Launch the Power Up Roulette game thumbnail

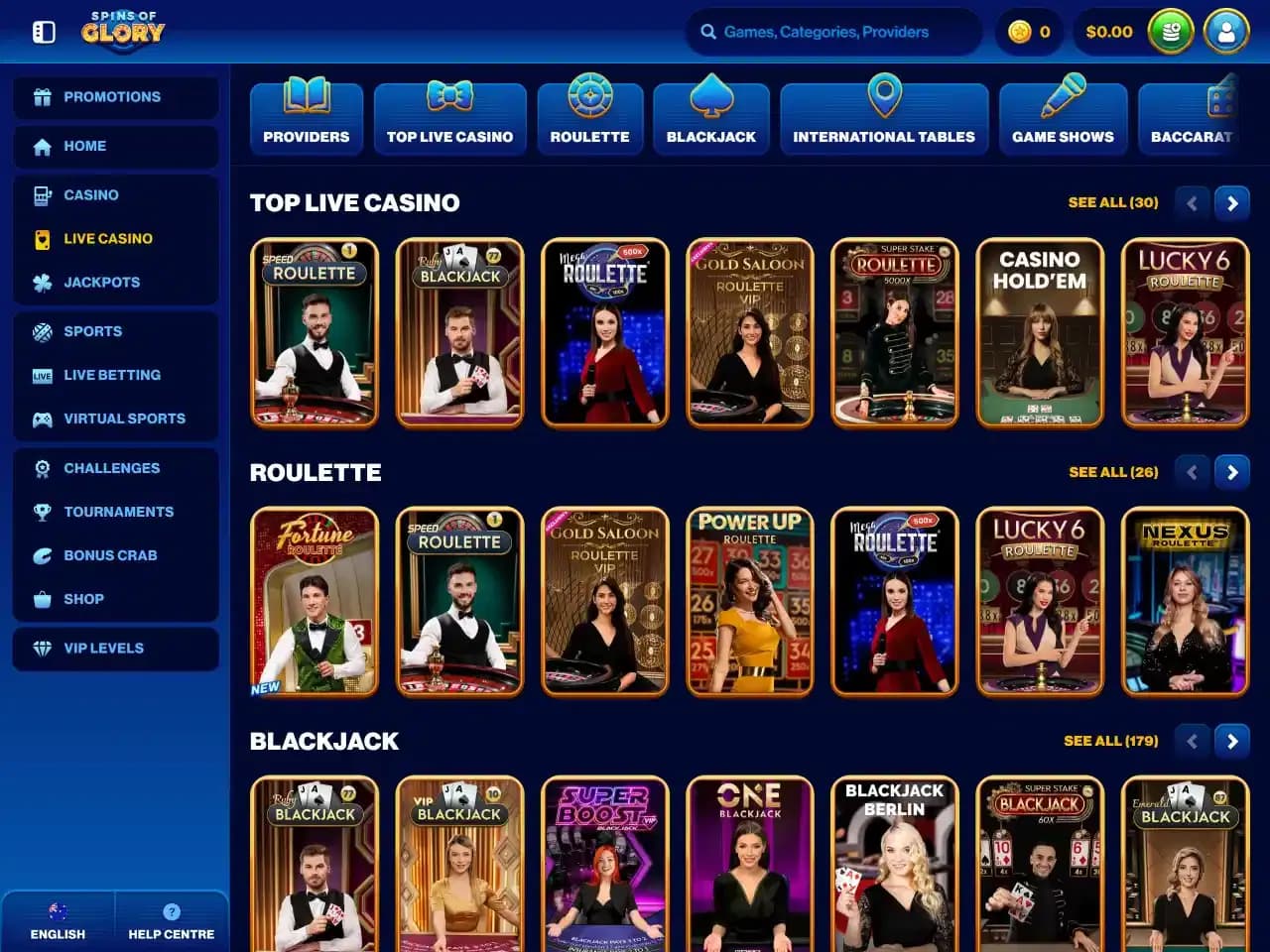point(749,602)
